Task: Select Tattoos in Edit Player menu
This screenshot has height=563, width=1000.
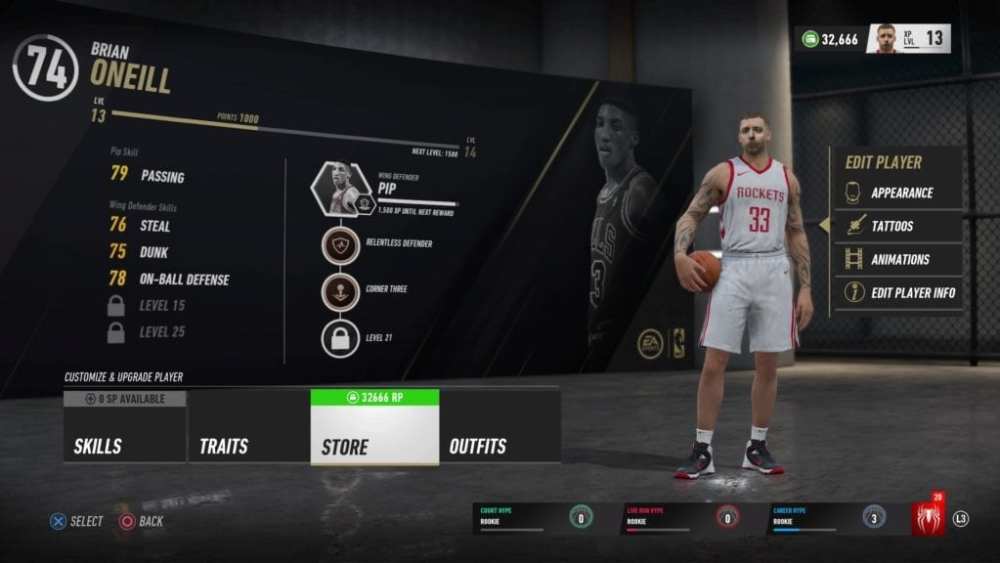Action: click(x=899, y=226)
